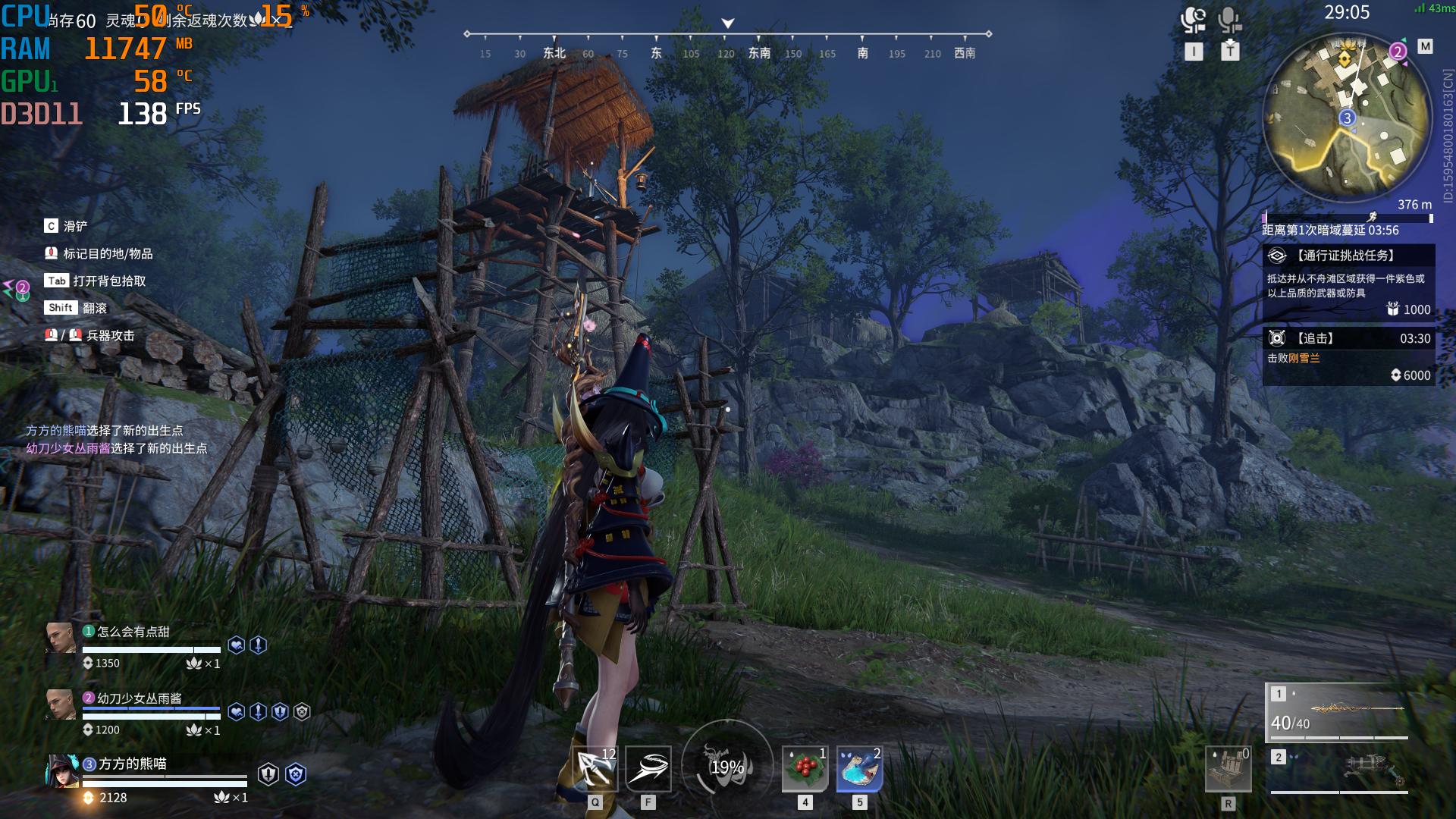Trigger the ultimate mask ability at 19%
This screenshot has width=1456, height=819.
(x=727, y=766)
